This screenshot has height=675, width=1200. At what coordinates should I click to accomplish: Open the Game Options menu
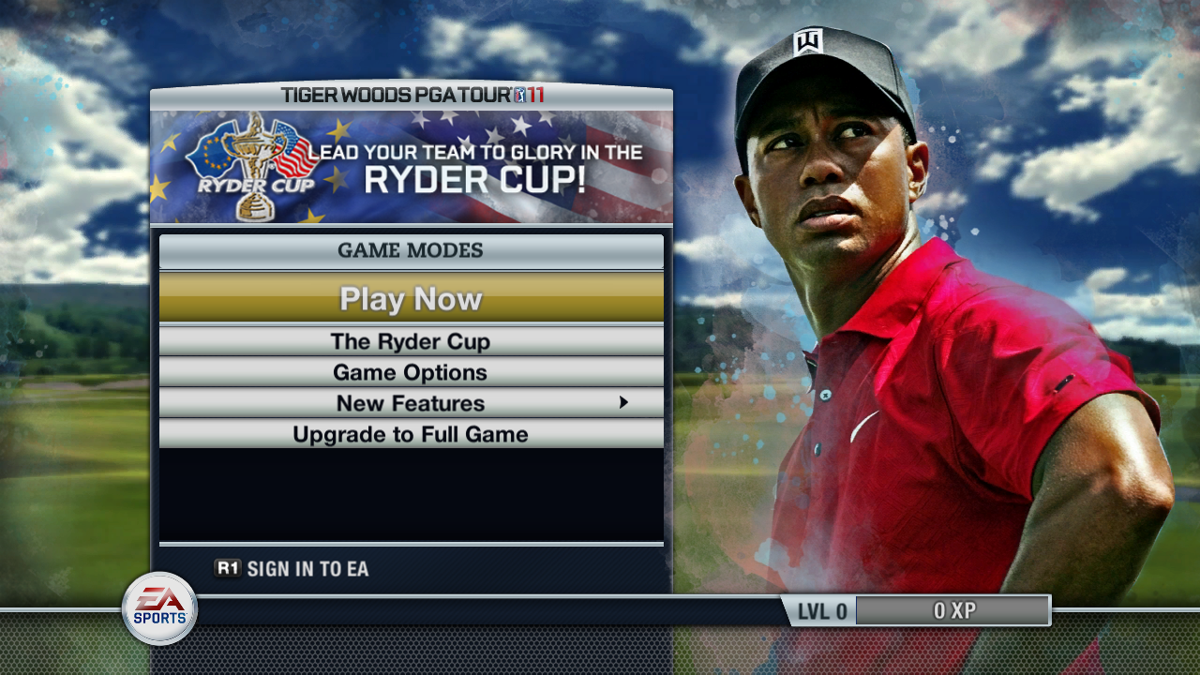point(411,372)
